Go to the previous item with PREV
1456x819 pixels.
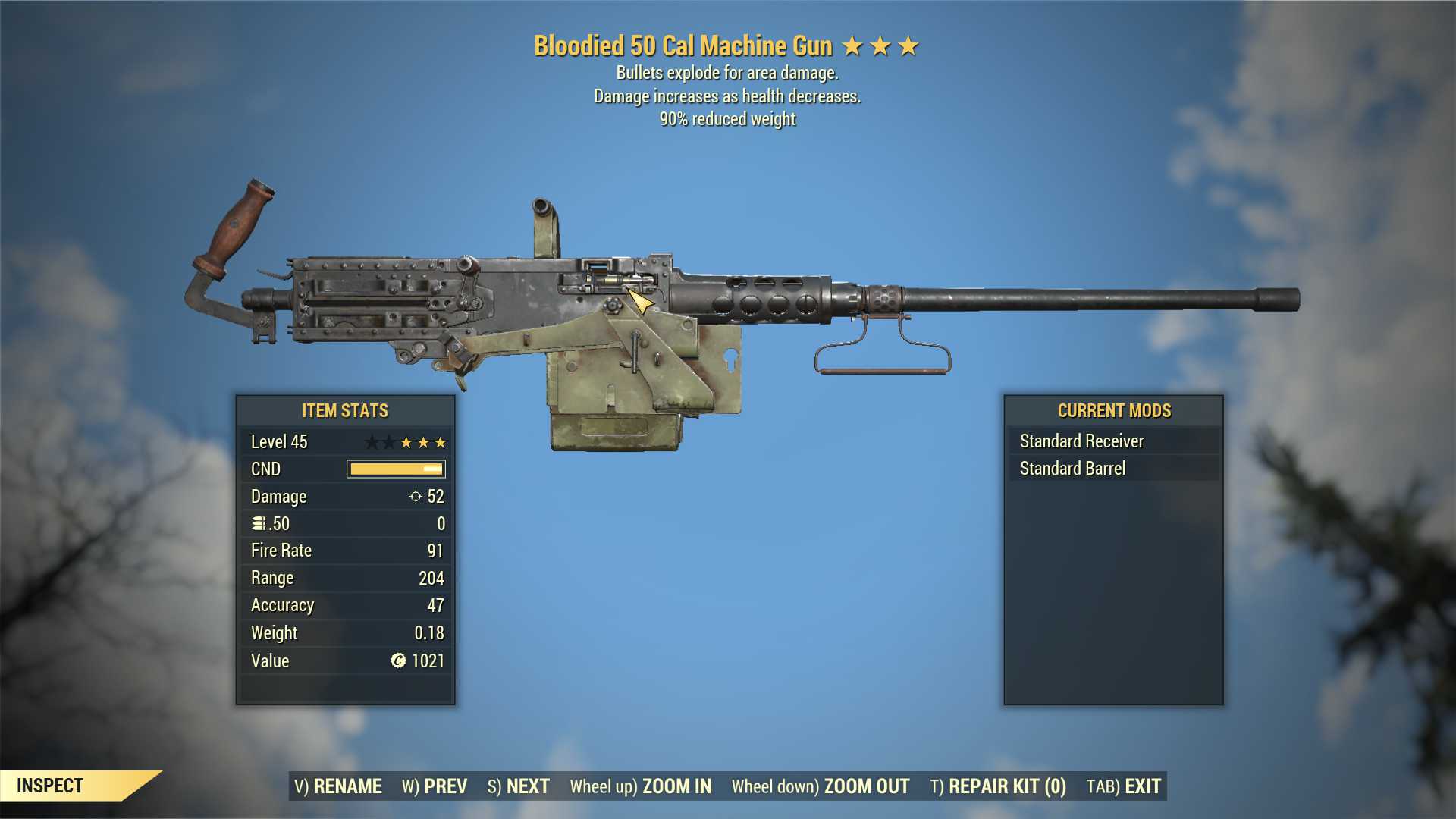coord(435,786)
